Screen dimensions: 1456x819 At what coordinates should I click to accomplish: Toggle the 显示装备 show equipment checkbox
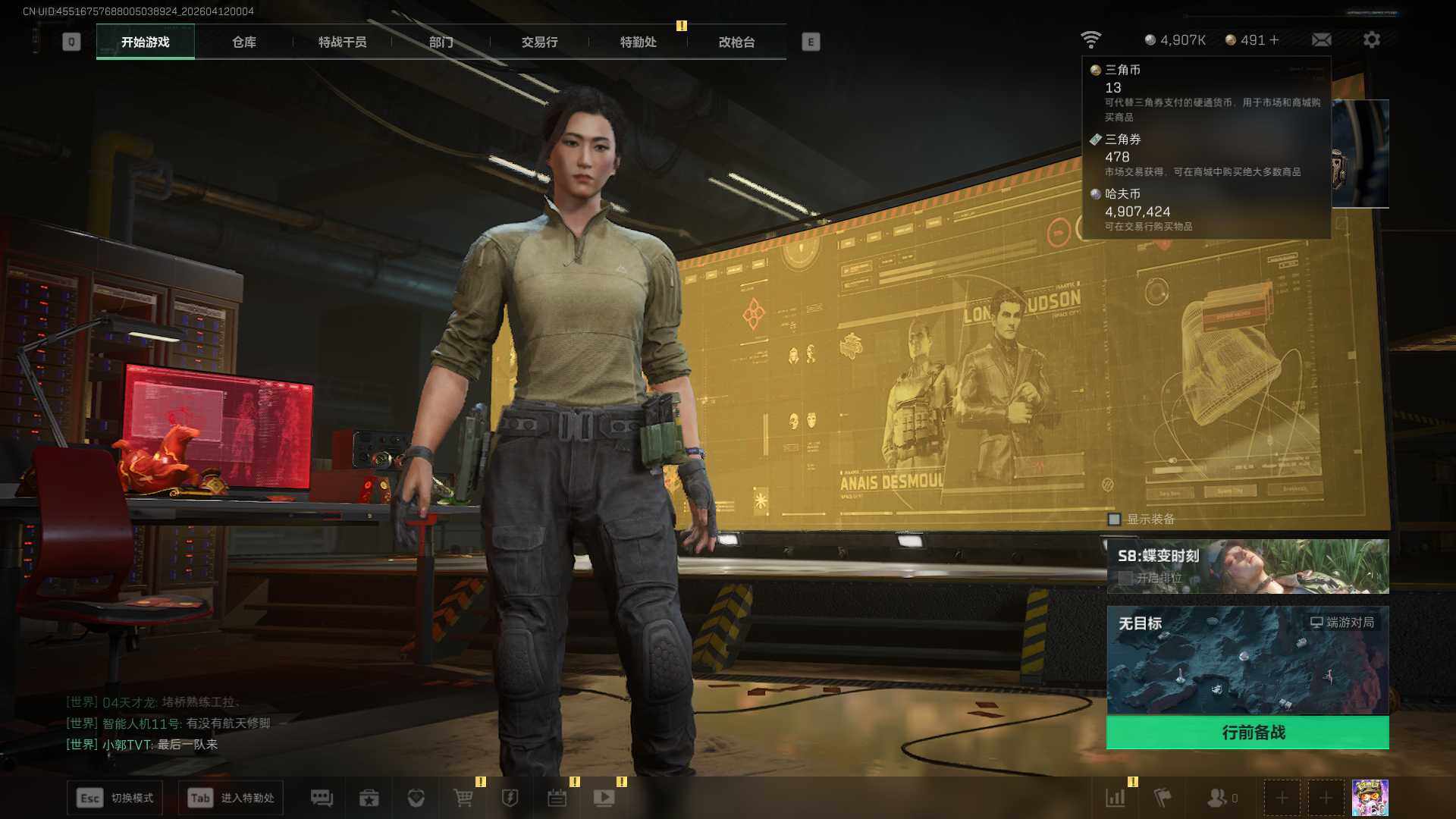[1114, 519]
